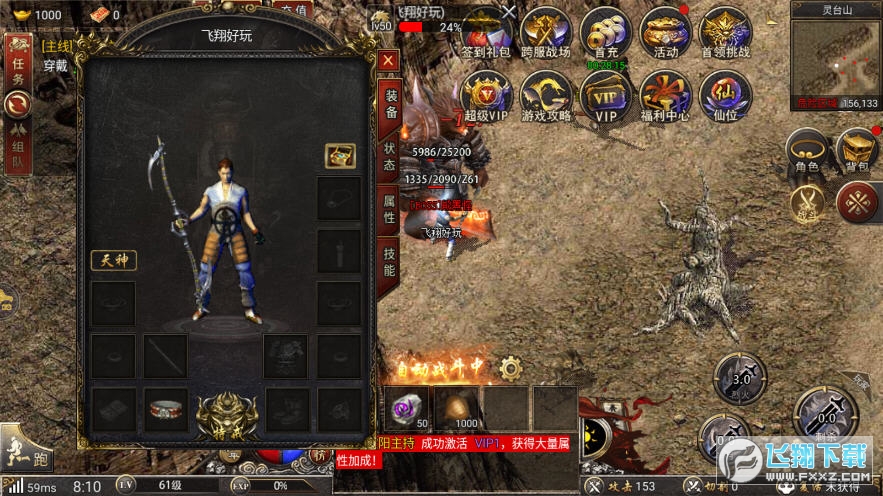Open the 活动 events menu
The height and width of the screenshot is (496, 883).
tap(666, 33)
